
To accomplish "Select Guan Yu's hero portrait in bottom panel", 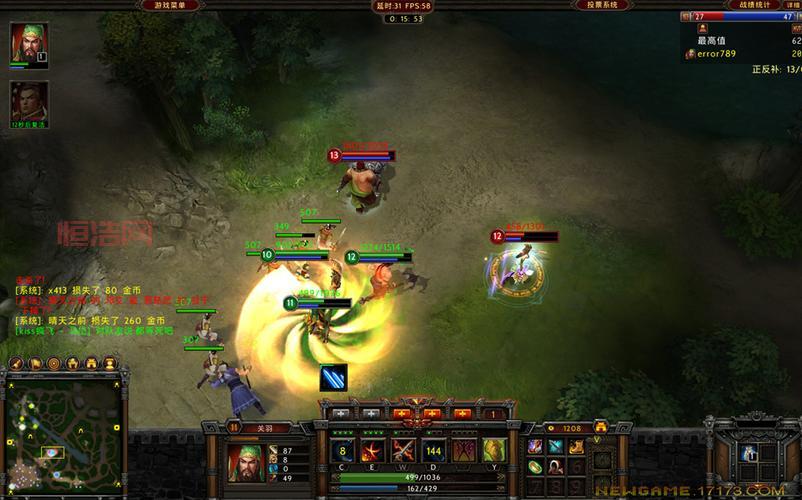I will [x=245, y=461].
